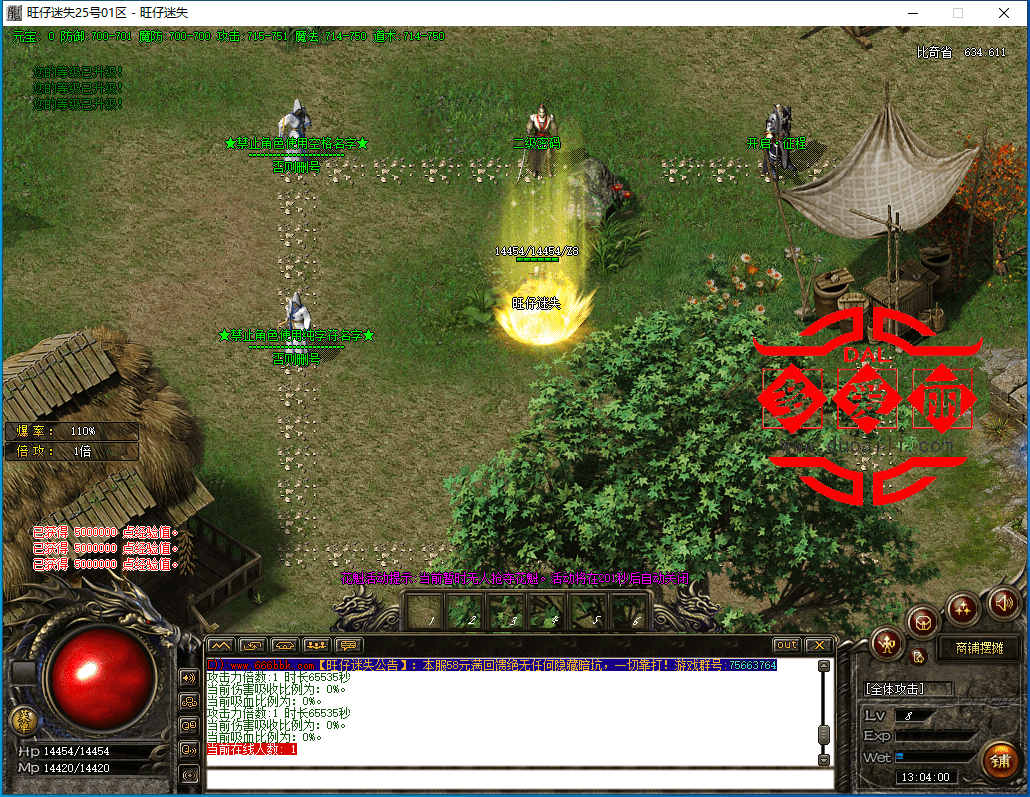
Task: Open the gold 菜单 menu button
Action: [x=24, y=718]
